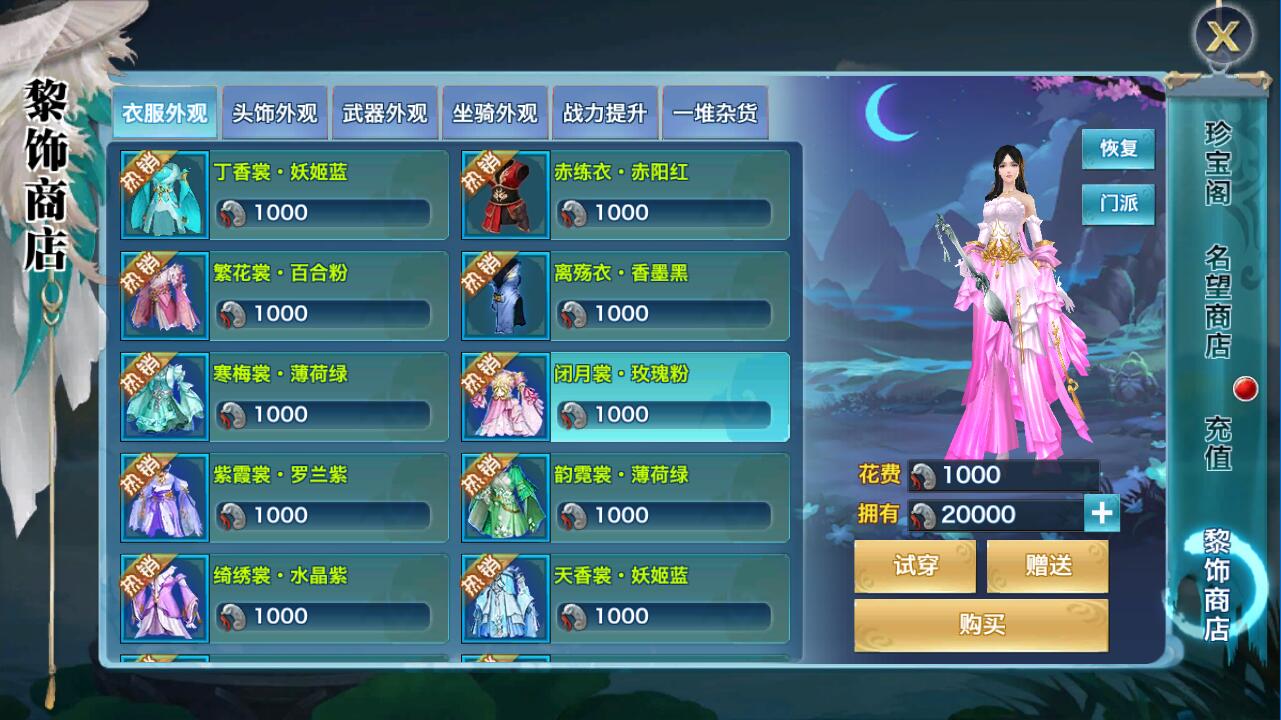1281x720 pixels.
Task: Try on the outfit with 试穿
Action: point(915,566)
